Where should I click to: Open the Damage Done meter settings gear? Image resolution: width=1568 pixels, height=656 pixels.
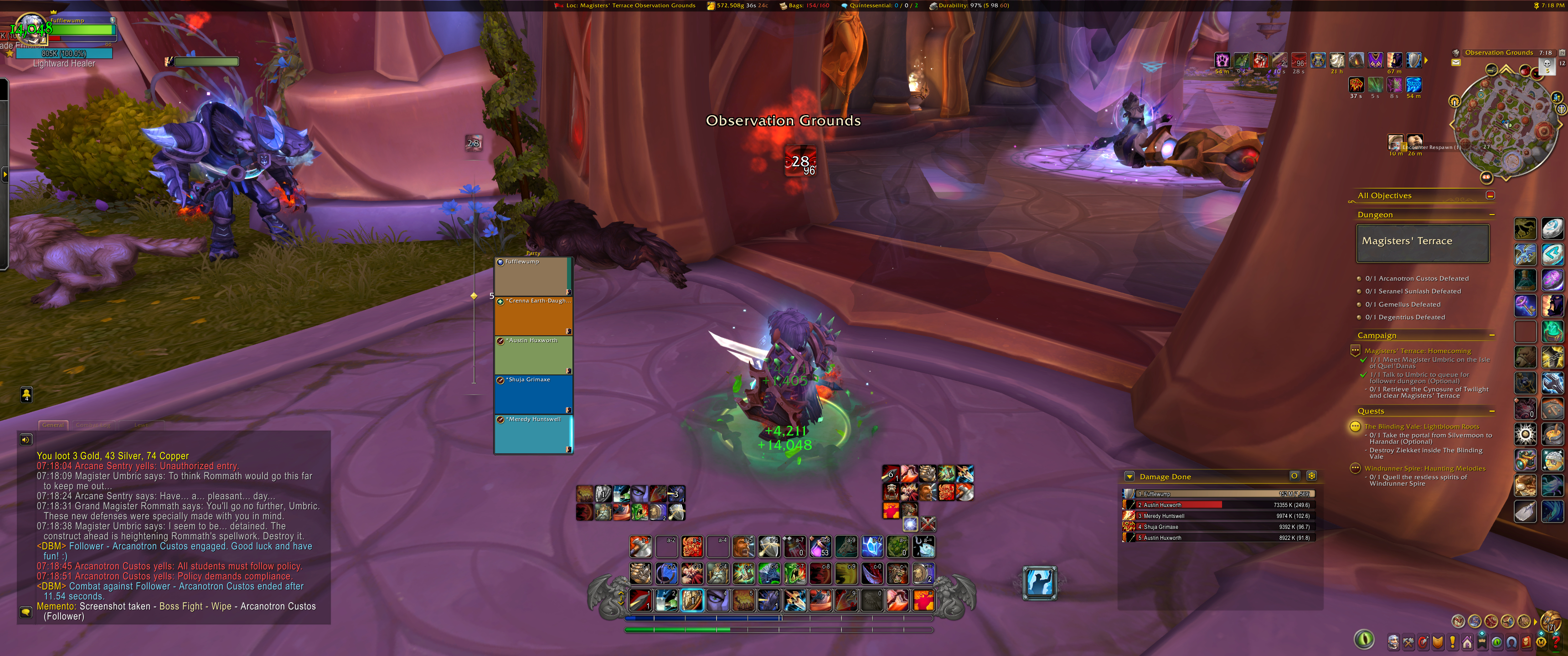pos(1312,476)
